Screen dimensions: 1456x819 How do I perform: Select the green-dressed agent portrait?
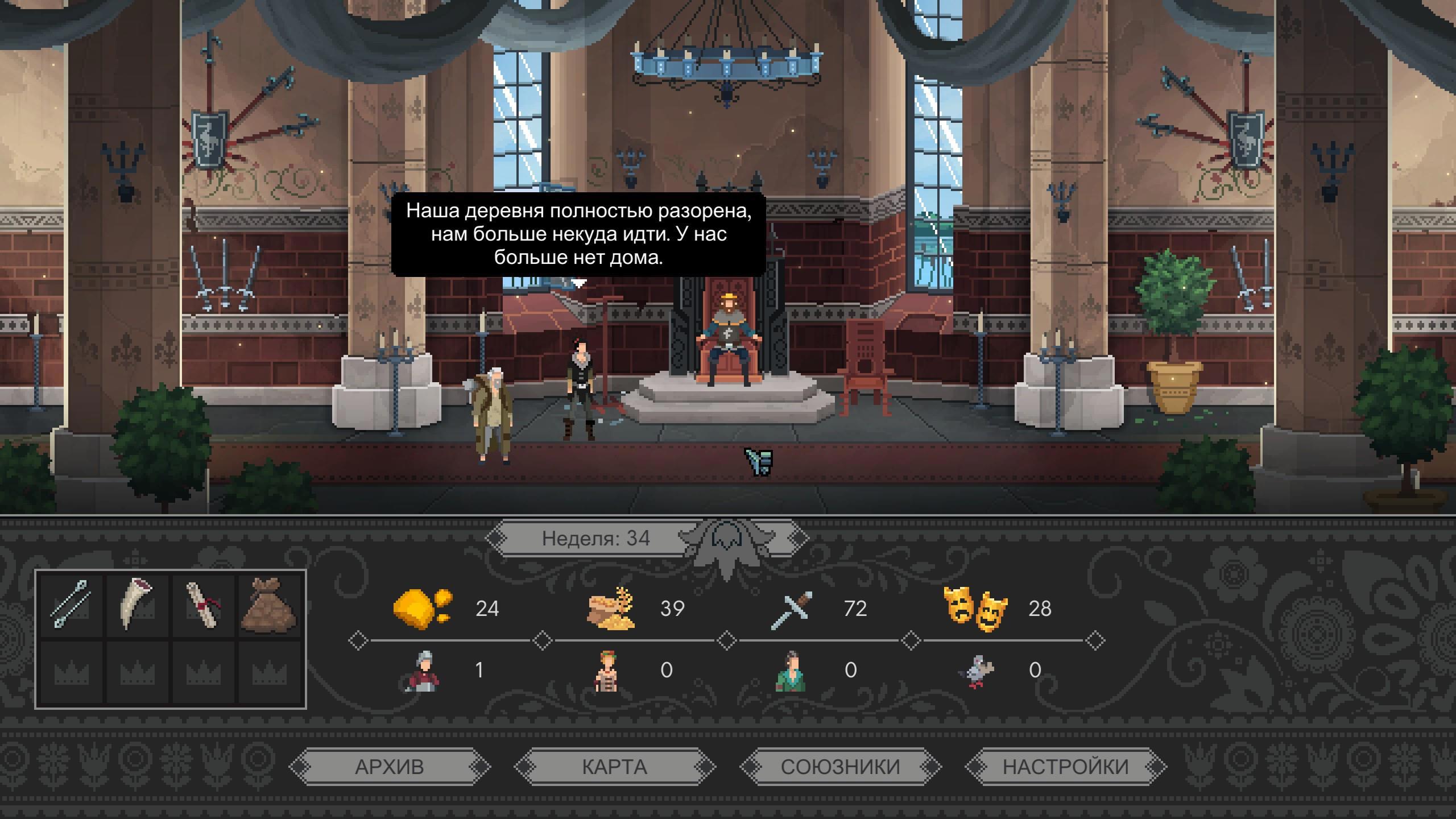(791, 671)
